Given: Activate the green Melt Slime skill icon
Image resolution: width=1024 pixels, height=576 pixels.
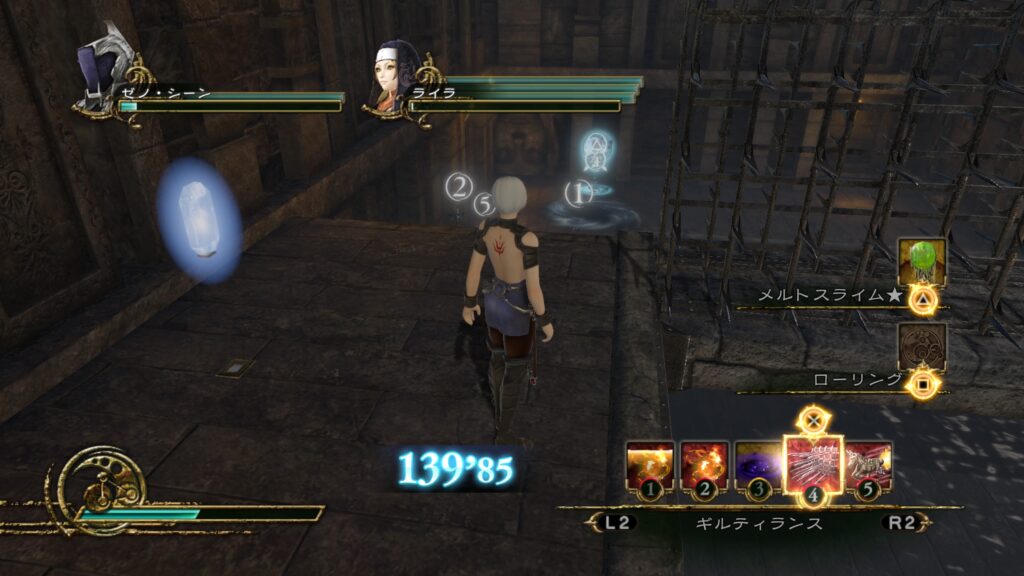Looking at the screenshot, I should 921,263.
